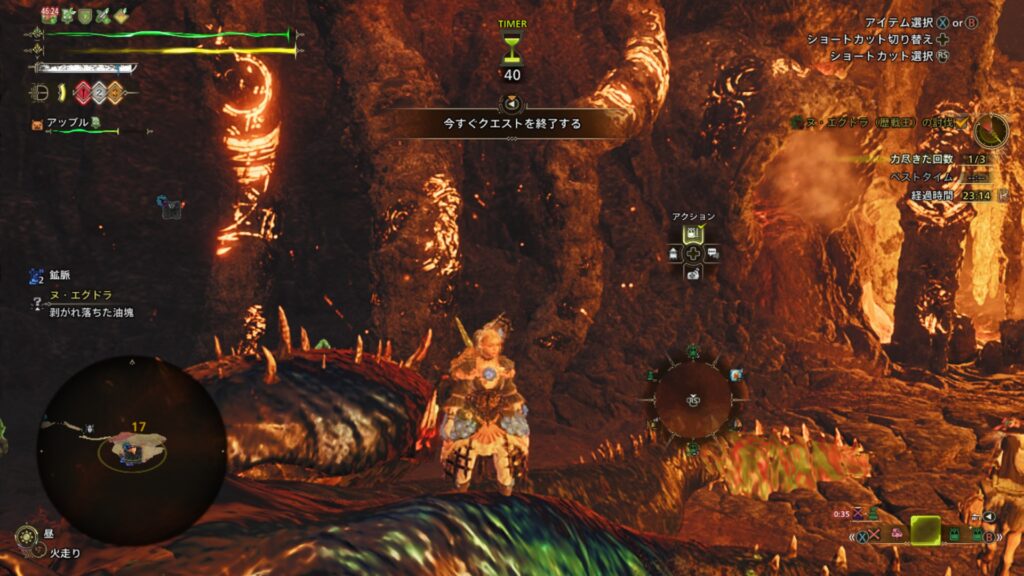Viewport: 1024px width, 576px height.
Task: Click the day-time 昼 environment icon
Action: [27, 538]
